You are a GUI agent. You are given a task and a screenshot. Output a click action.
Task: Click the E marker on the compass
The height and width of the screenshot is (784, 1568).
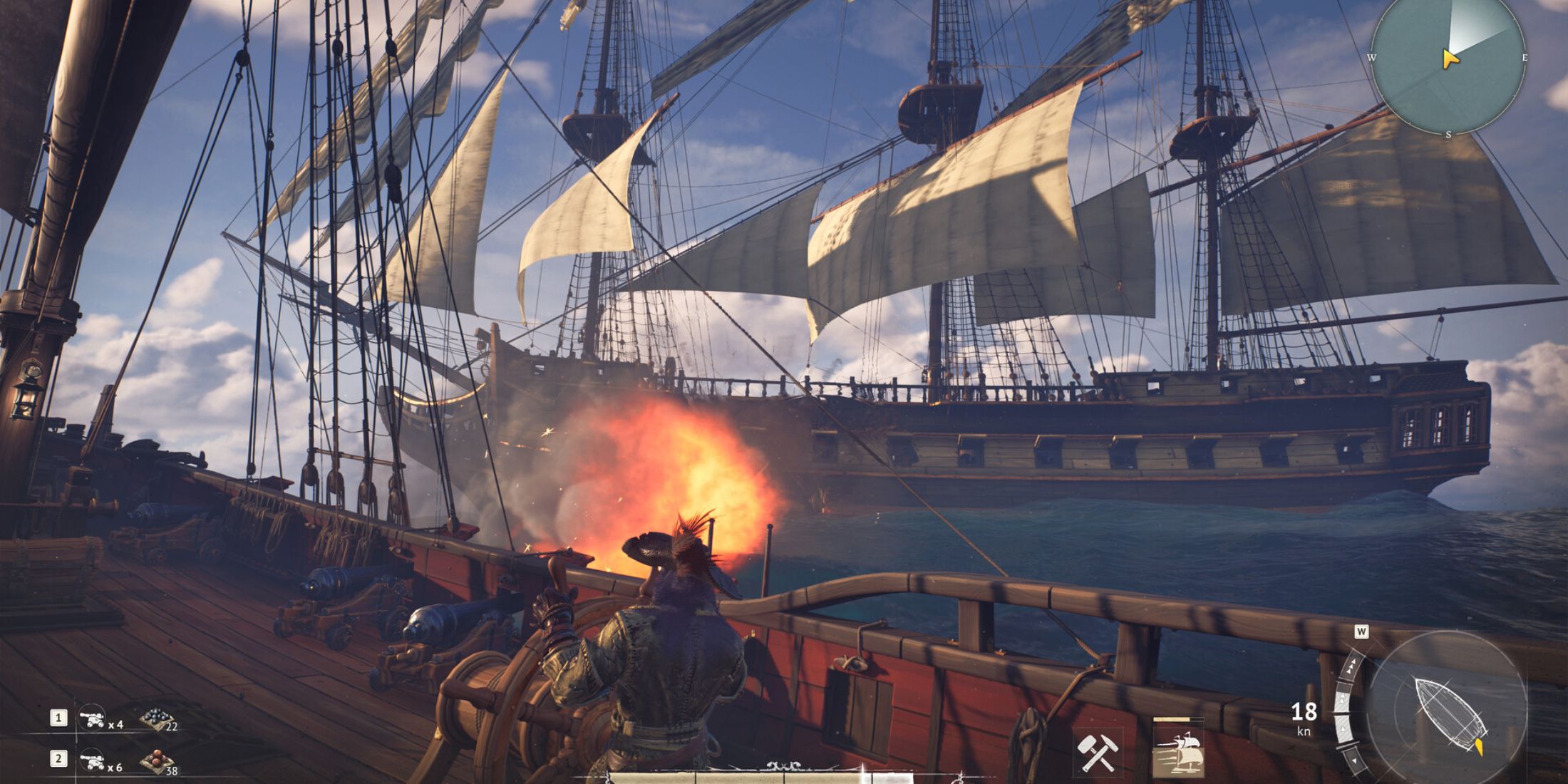click(x=1525, y=58)
